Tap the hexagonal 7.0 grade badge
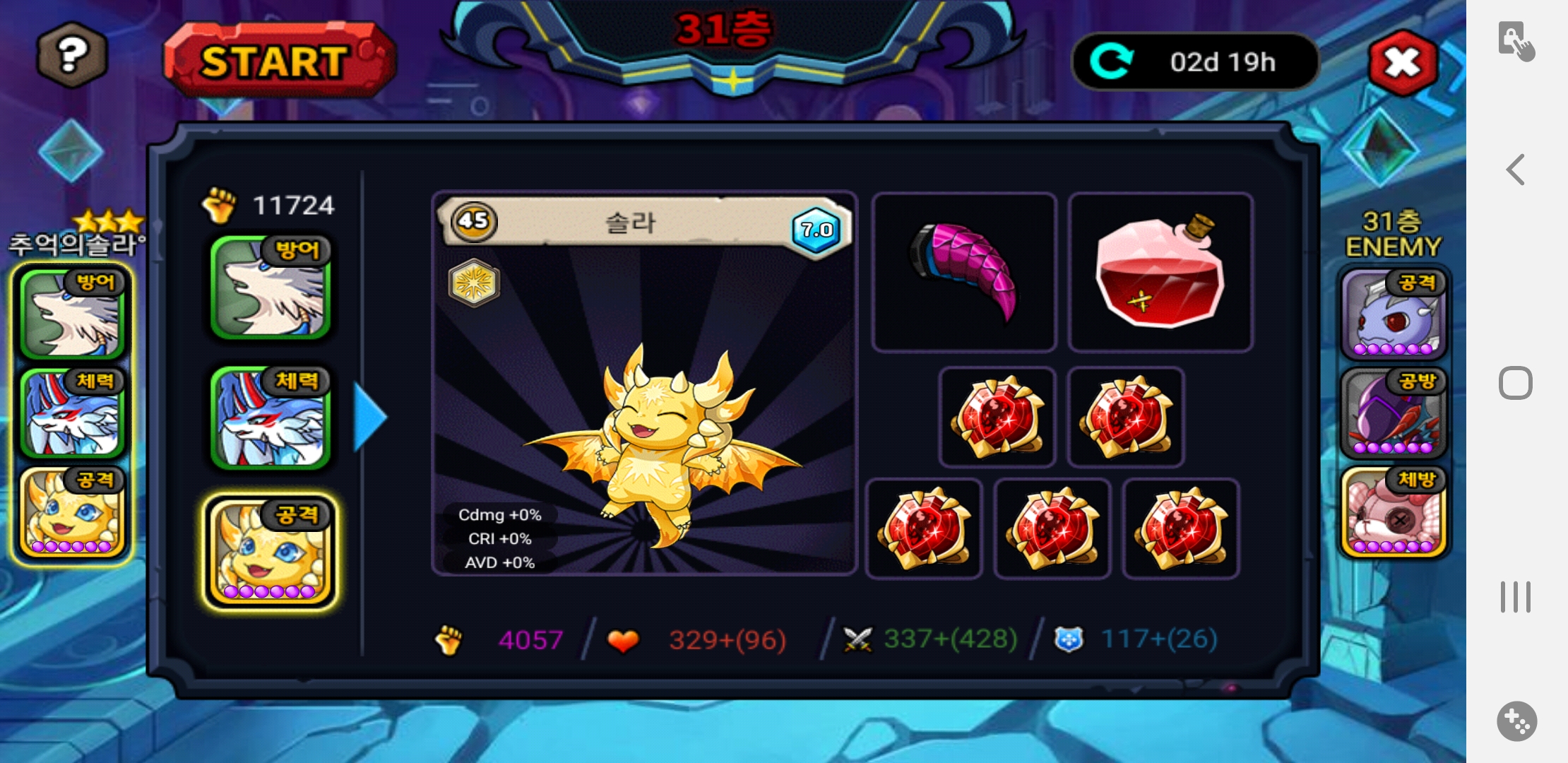The image size is (1568, 763). pyautogui.click(x=816, y=230)
